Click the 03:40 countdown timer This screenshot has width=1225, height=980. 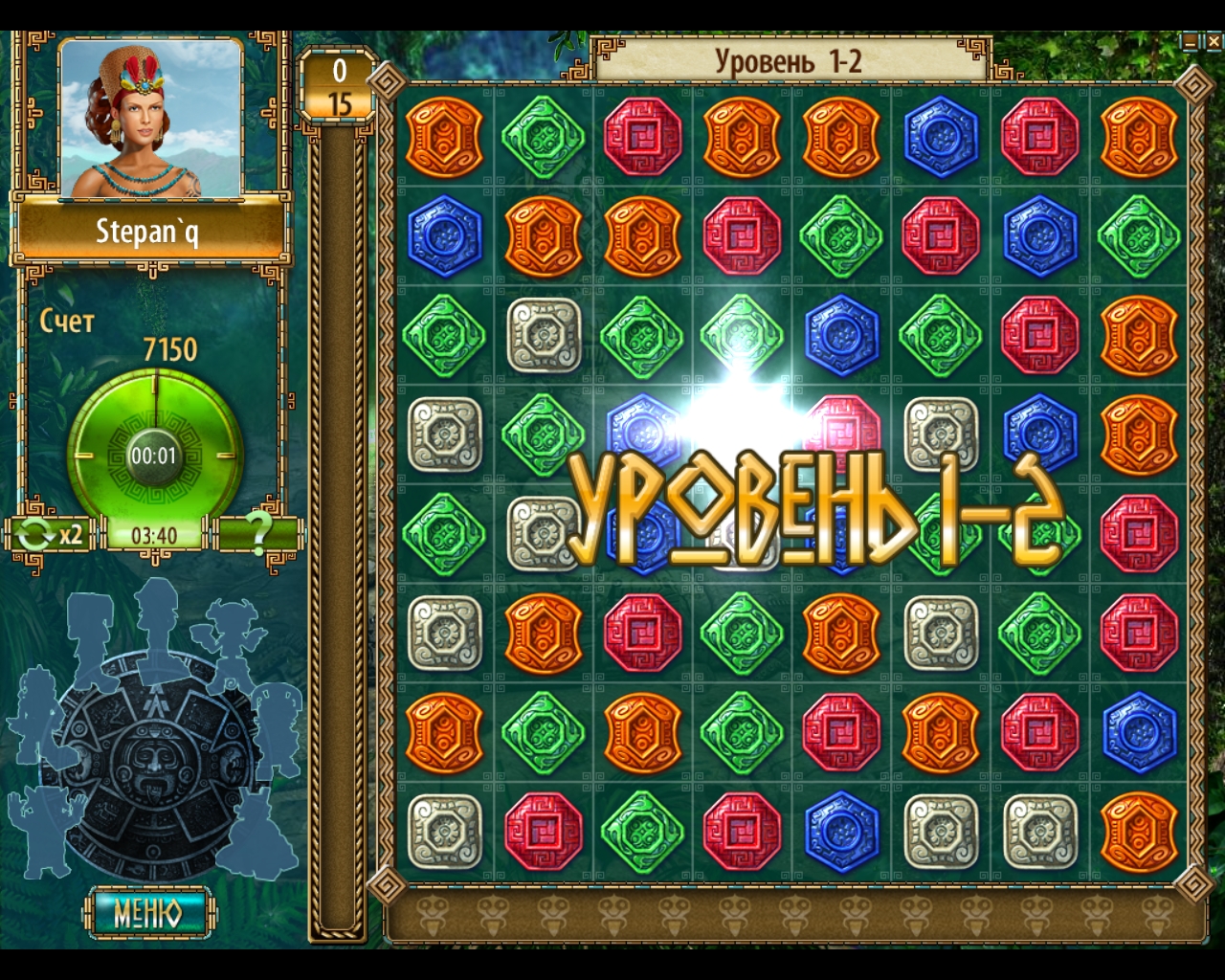point(153,537)
